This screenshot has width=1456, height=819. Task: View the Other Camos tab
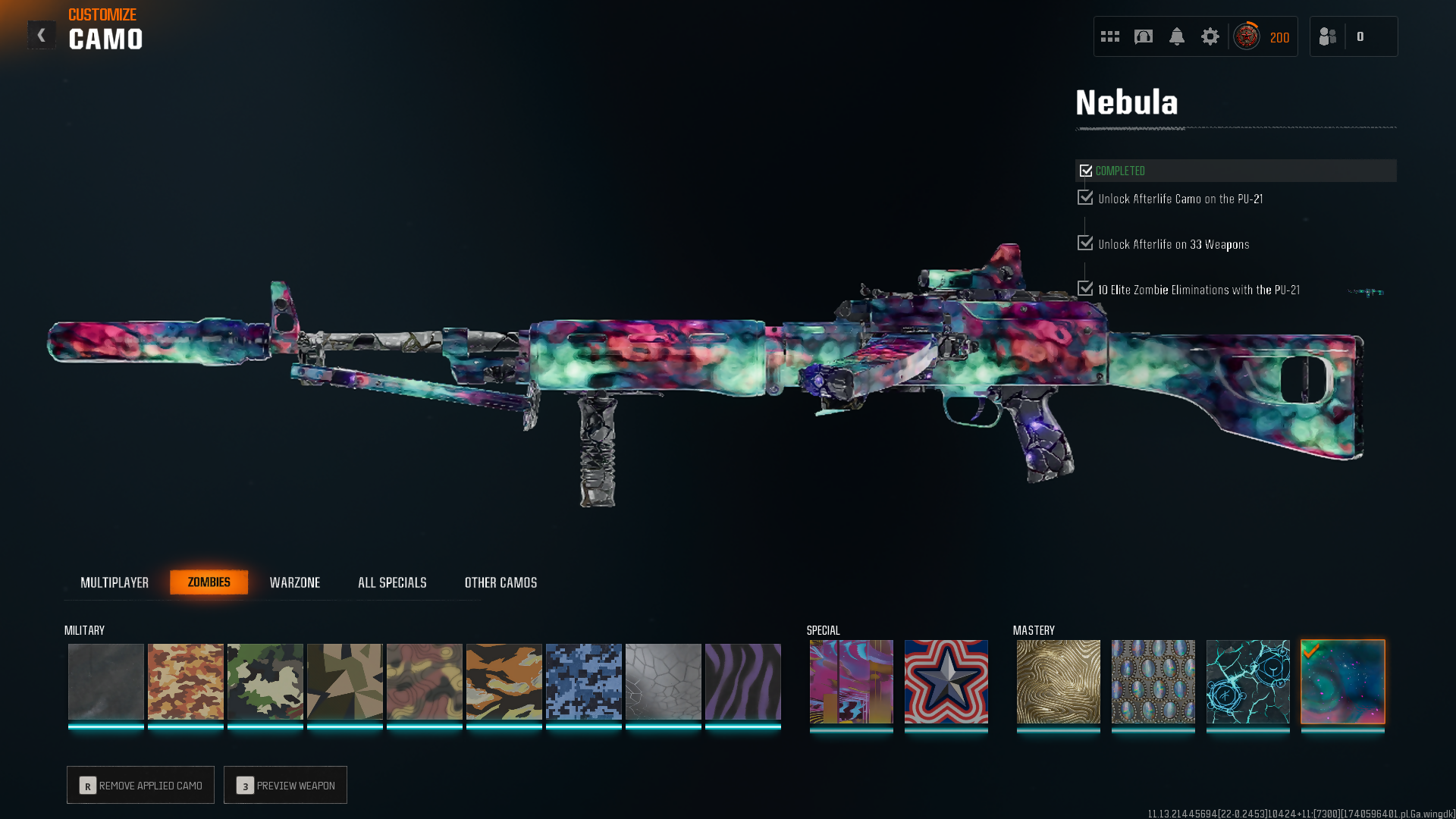click(500, 582)
